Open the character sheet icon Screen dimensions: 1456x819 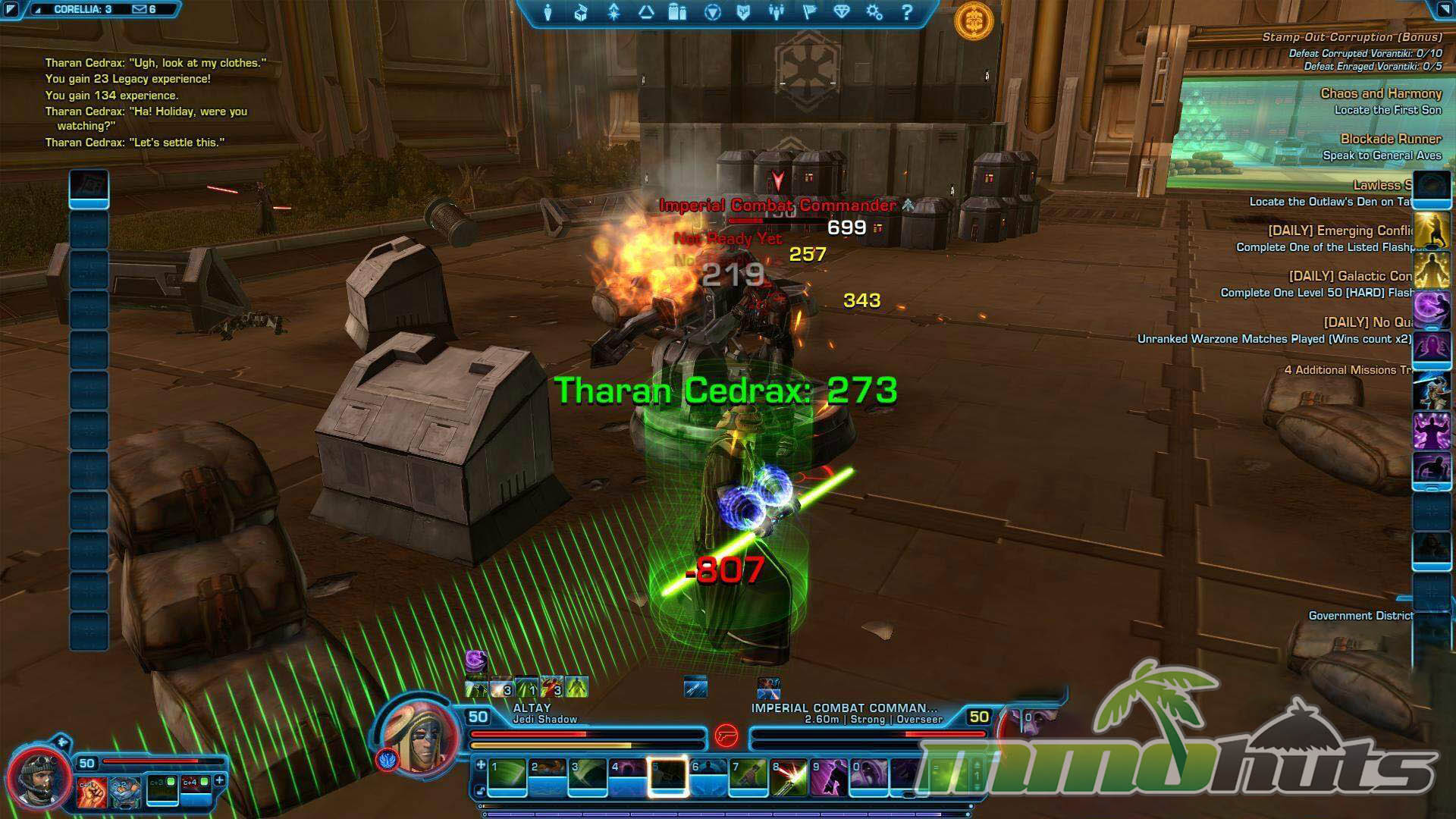548,13
